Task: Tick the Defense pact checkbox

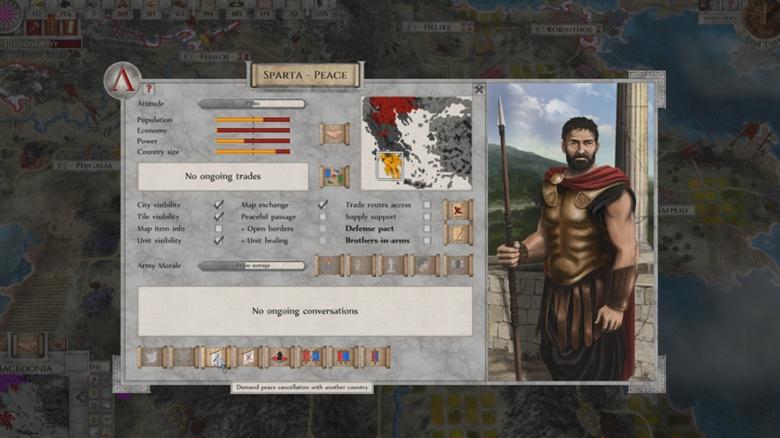Action: click(x=427, y=229)
